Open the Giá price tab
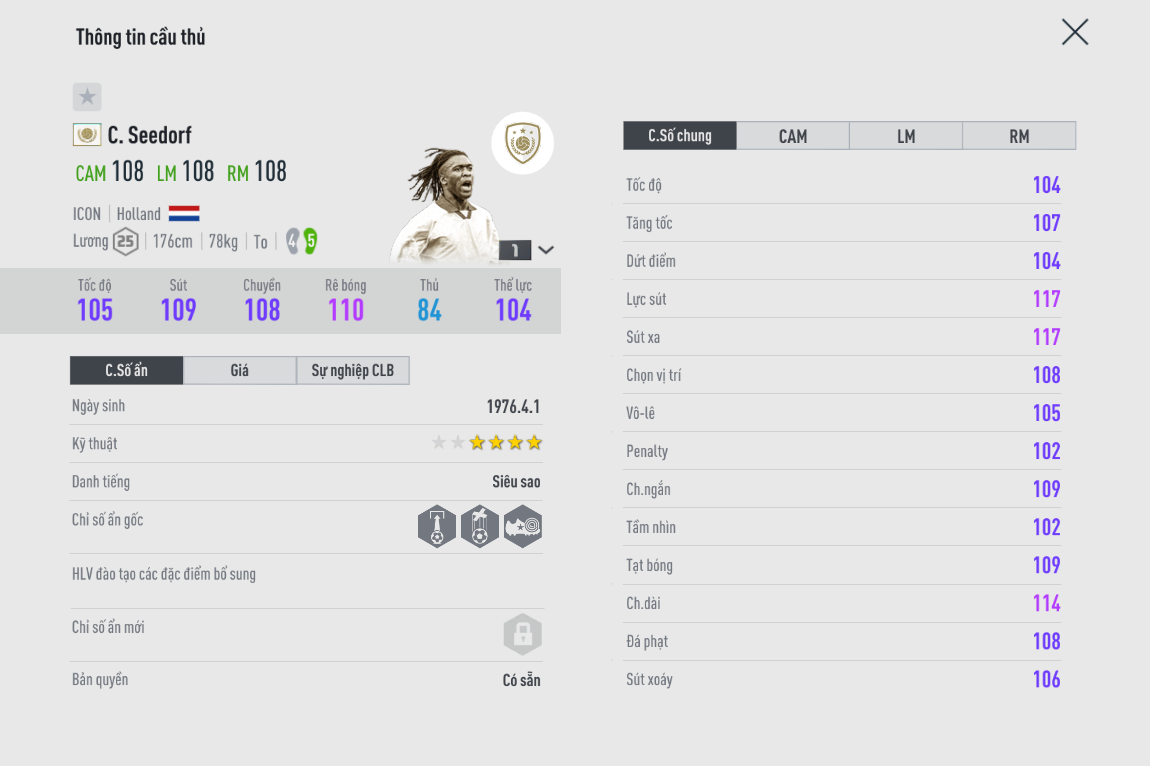The height and width of the screenshot is (766, 1150). click(x=240, y=371)
